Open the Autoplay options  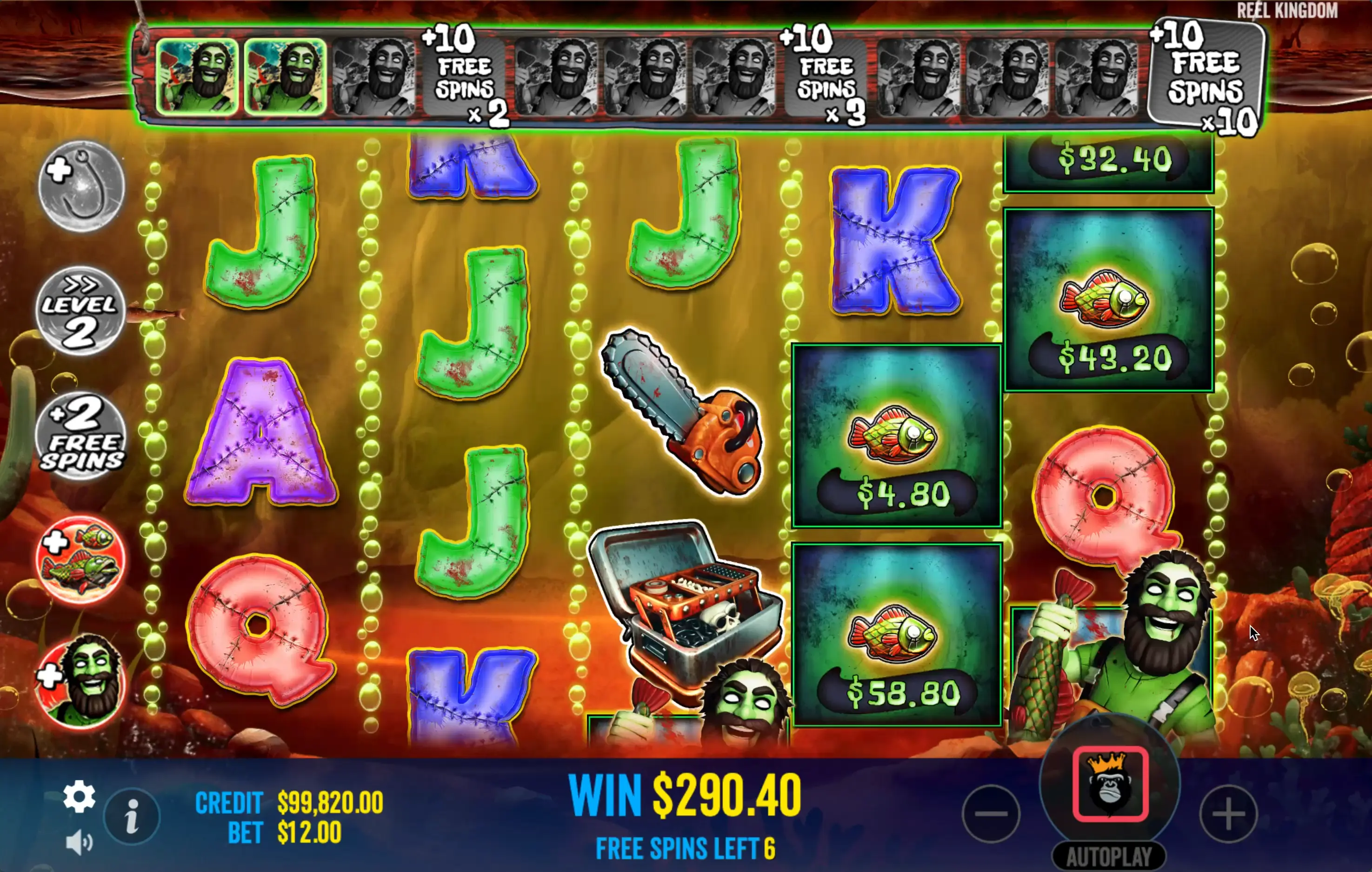tap(1109, 856)
